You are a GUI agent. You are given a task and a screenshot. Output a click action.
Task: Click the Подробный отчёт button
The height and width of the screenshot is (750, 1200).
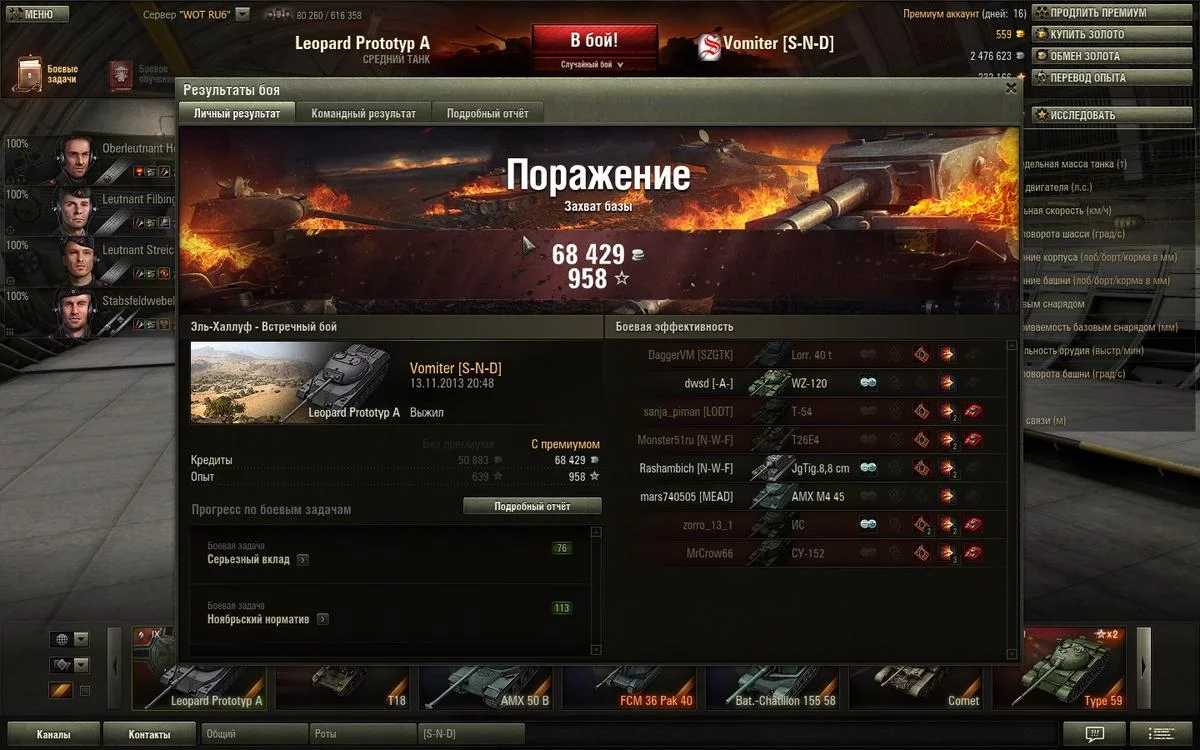(532, 507)
